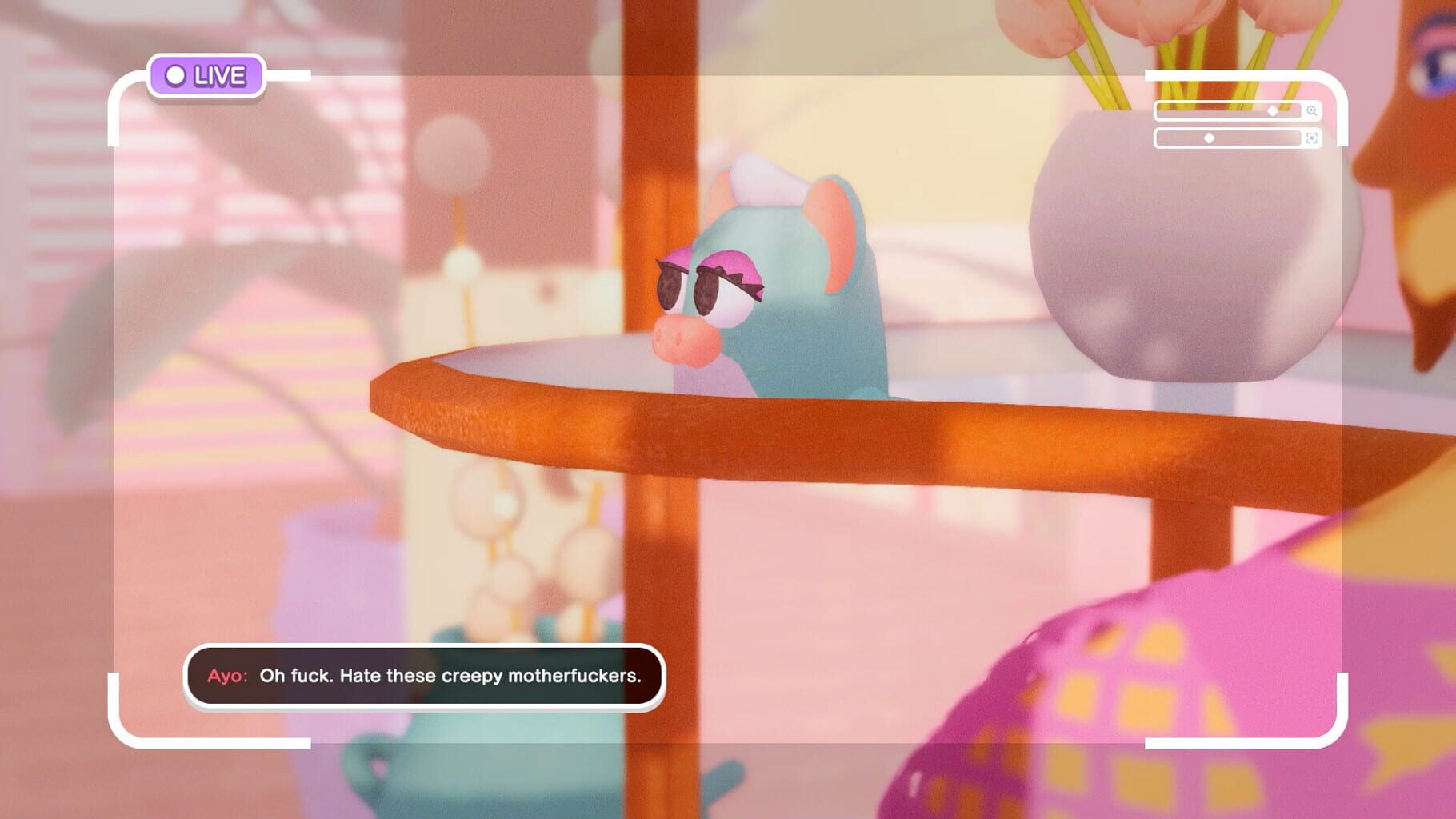Click the focus slider diamond handle
The width and height of the screenshot is (1456, 819).
1210,139
